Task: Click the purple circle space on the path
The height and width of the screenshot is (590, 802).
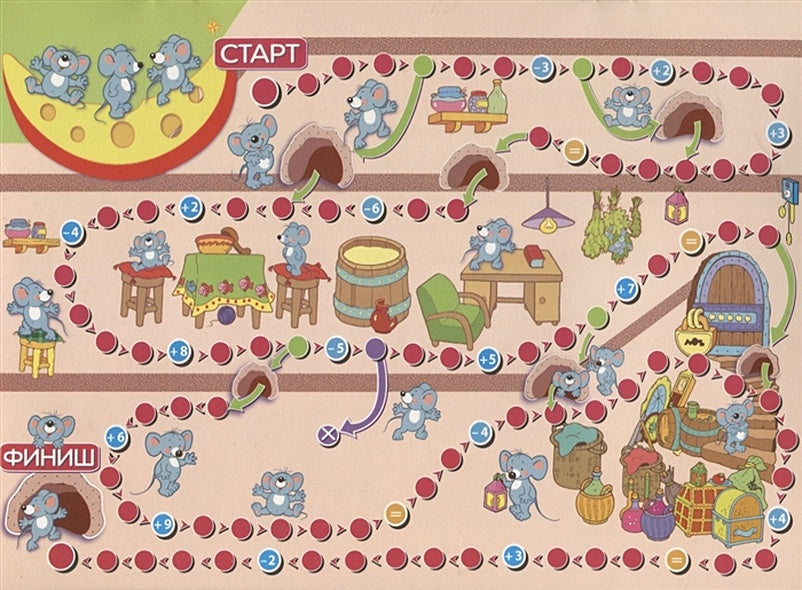Action: coord(374,348)
